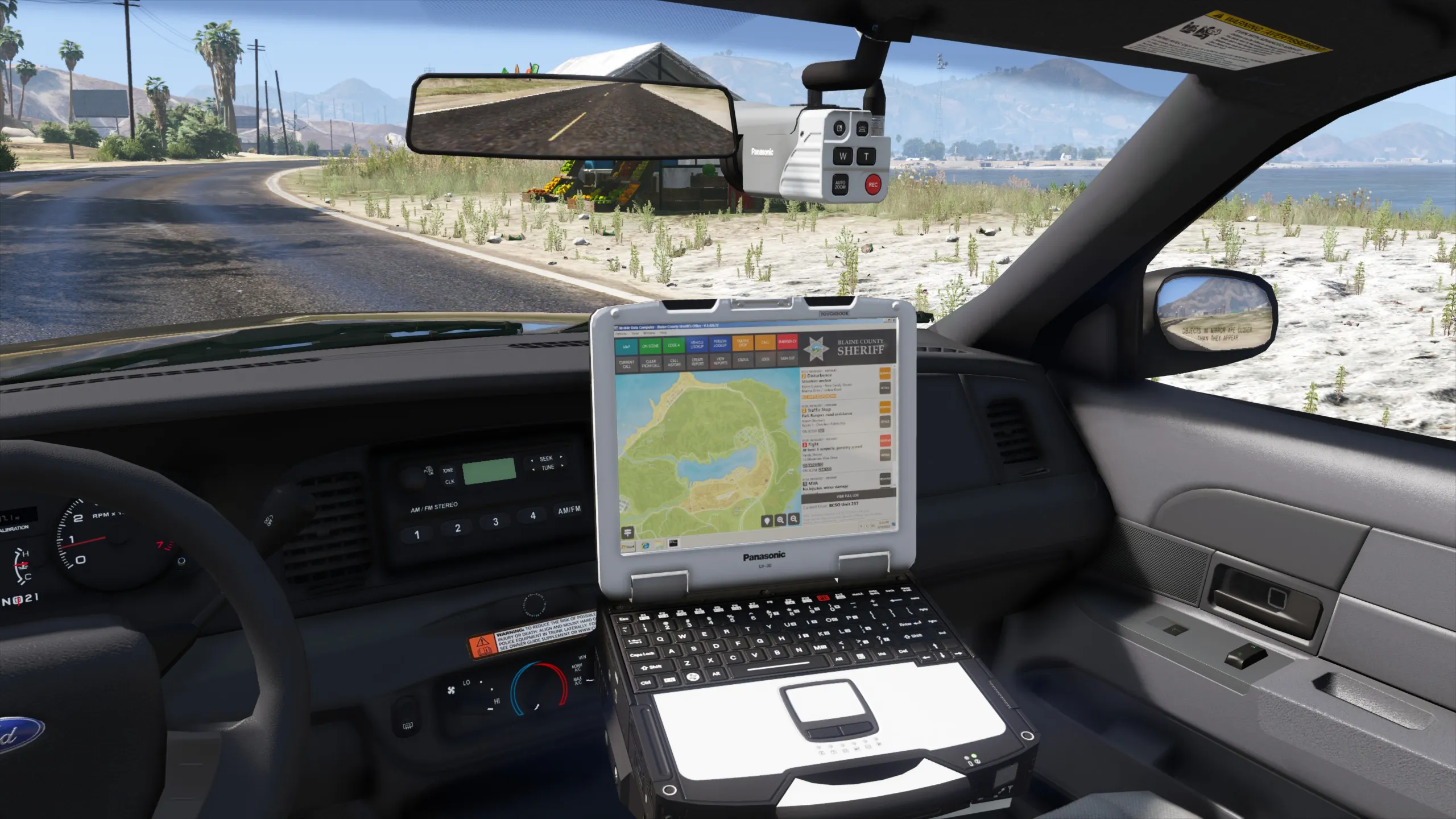Open the VEHICLE LOOKUP screen

[697, 345]
